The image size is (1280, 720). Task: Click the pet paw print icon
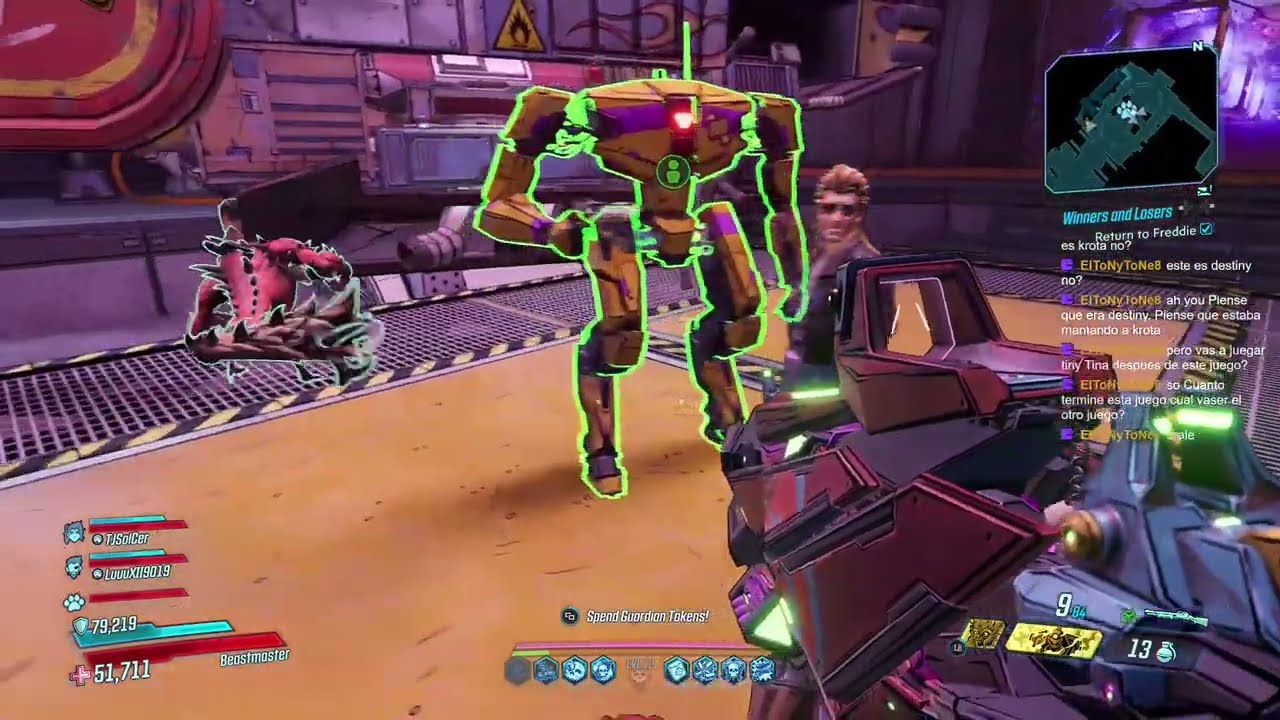[73, 602]
